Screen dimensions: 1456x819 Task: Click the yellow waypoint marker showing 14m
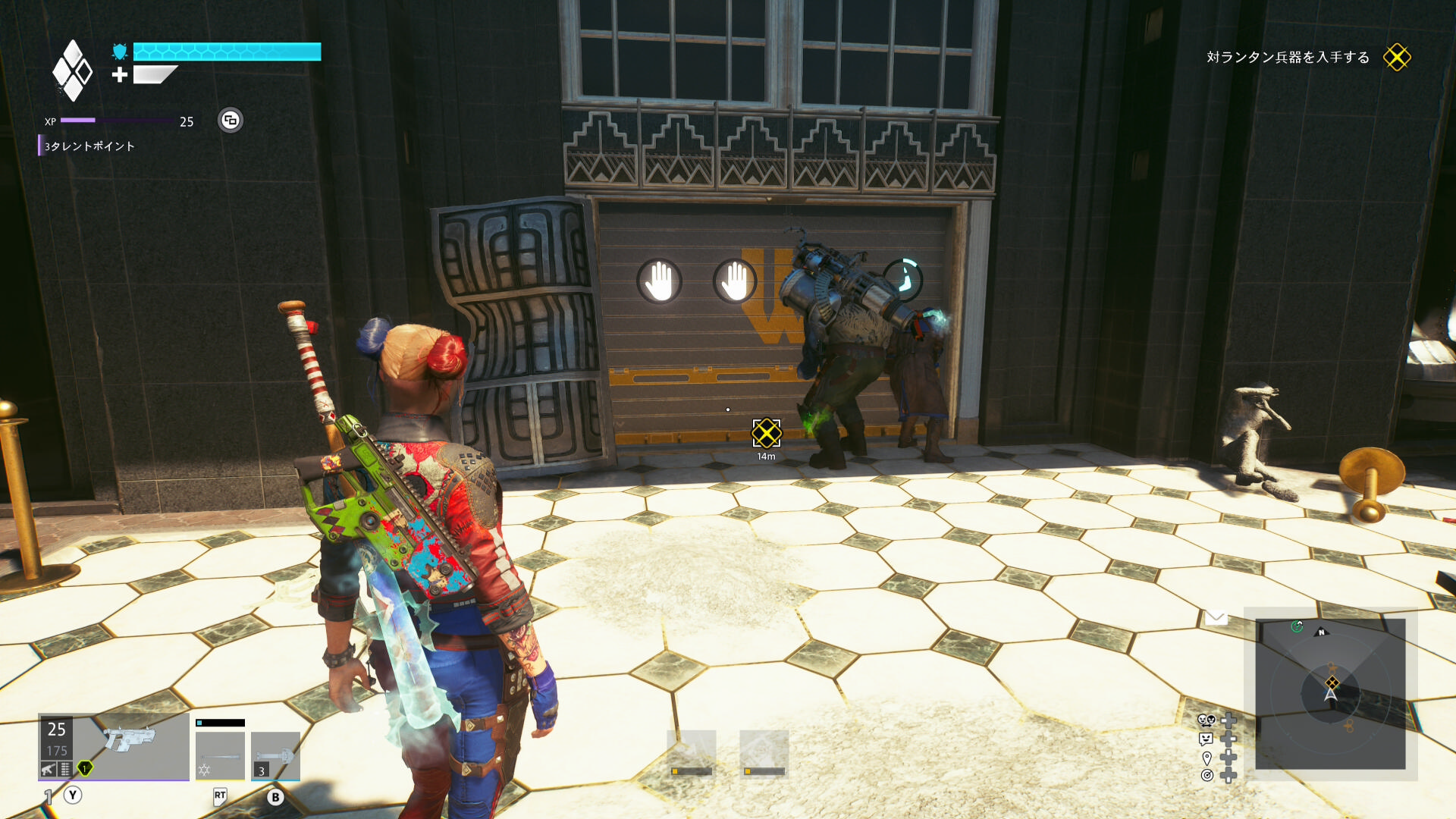(x=766, y=434)
